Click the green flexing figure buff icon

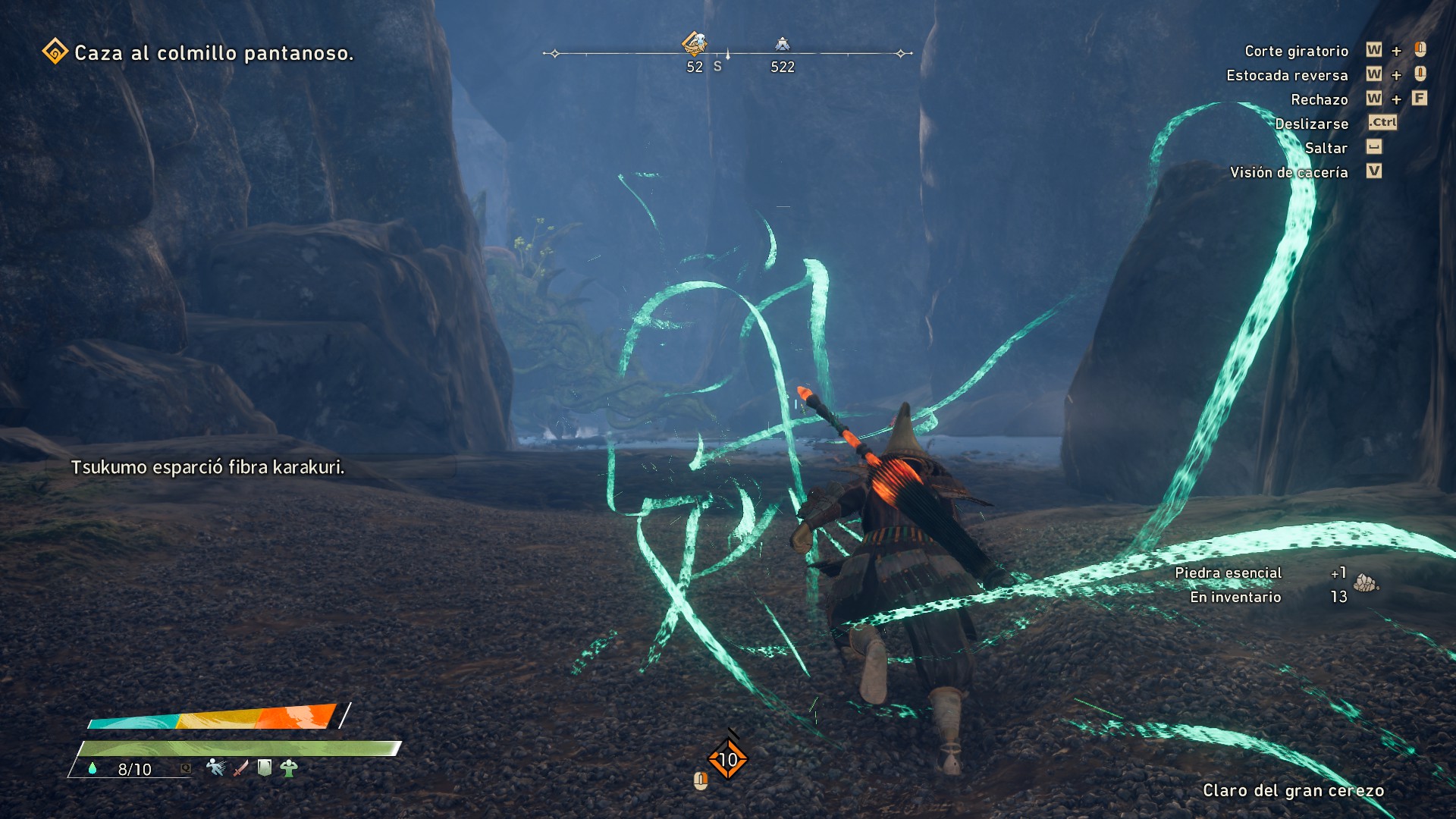288,768
